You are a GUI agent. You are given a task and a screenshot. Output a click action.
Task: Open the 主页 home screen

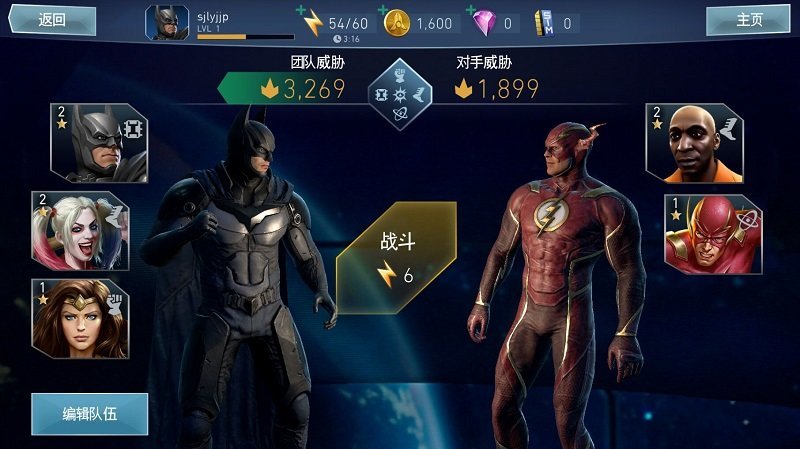pos(748,19)
